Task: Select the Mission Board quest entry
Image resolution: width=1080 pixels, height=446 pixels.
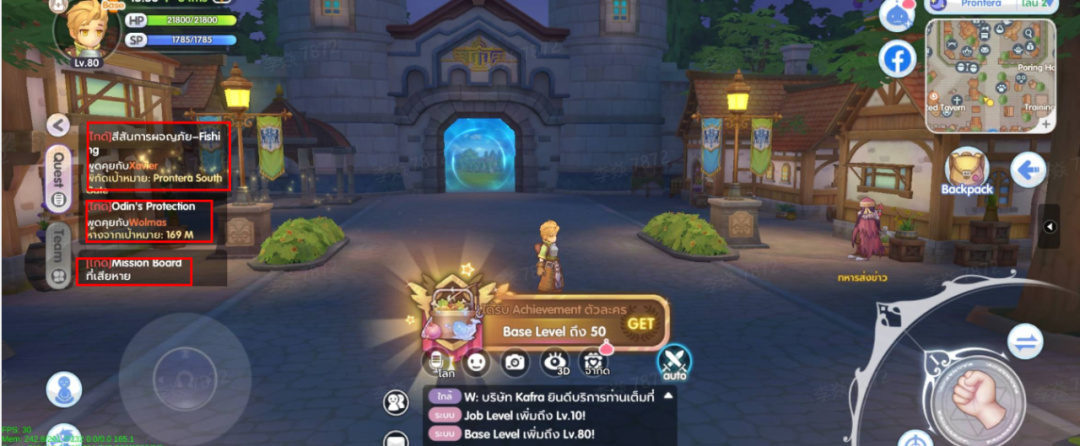Action: click(x=134, y=270)
